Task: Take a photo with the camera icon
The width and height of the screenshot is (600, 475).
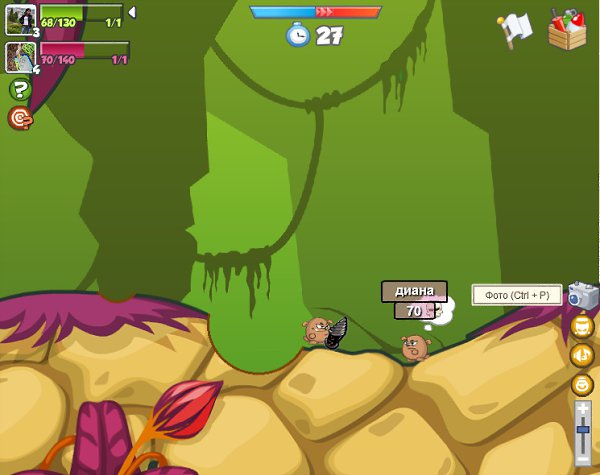Action: click(582, 294)
